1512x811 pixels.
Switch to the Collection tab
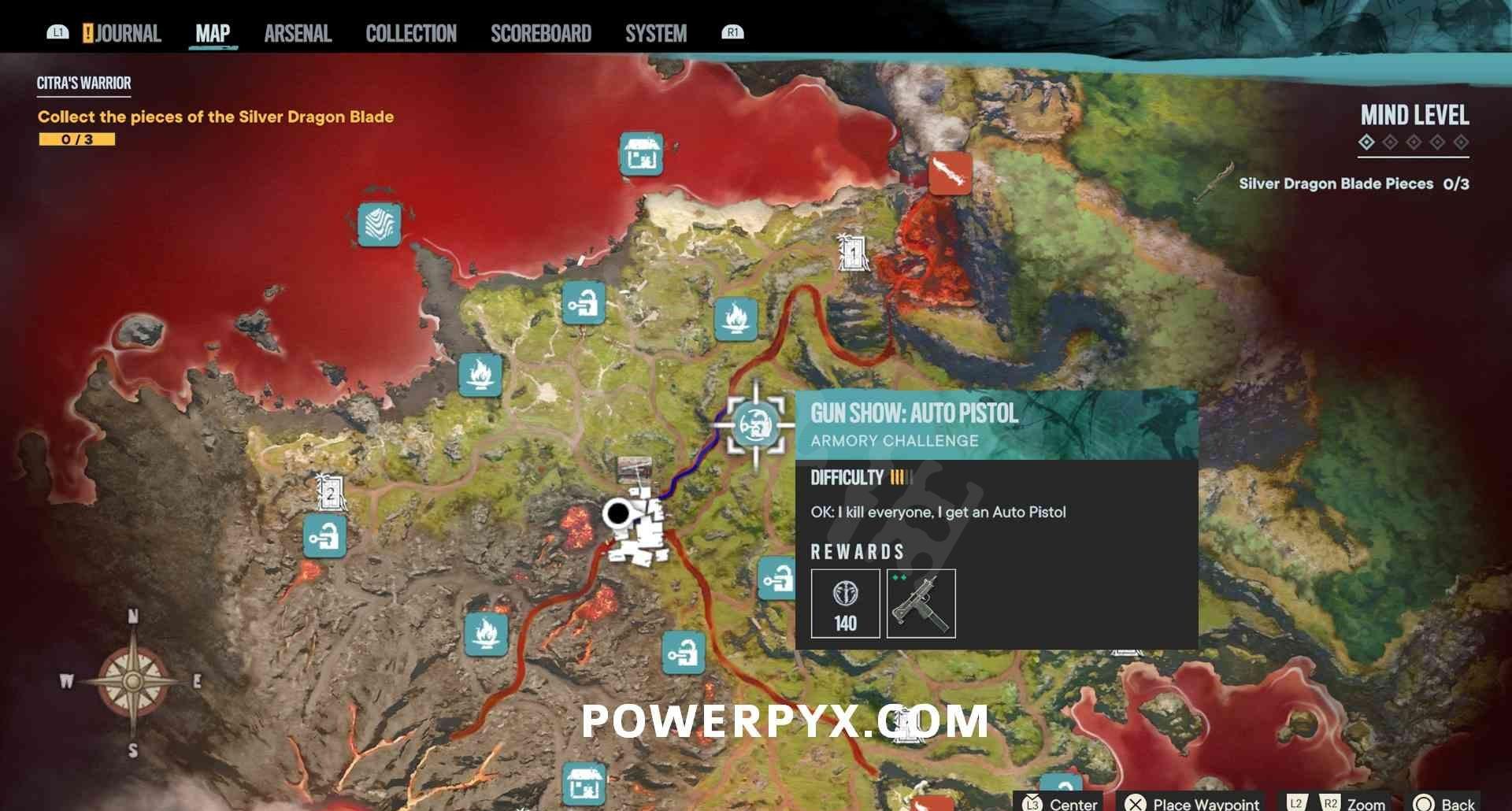click(x=410, y=33)
